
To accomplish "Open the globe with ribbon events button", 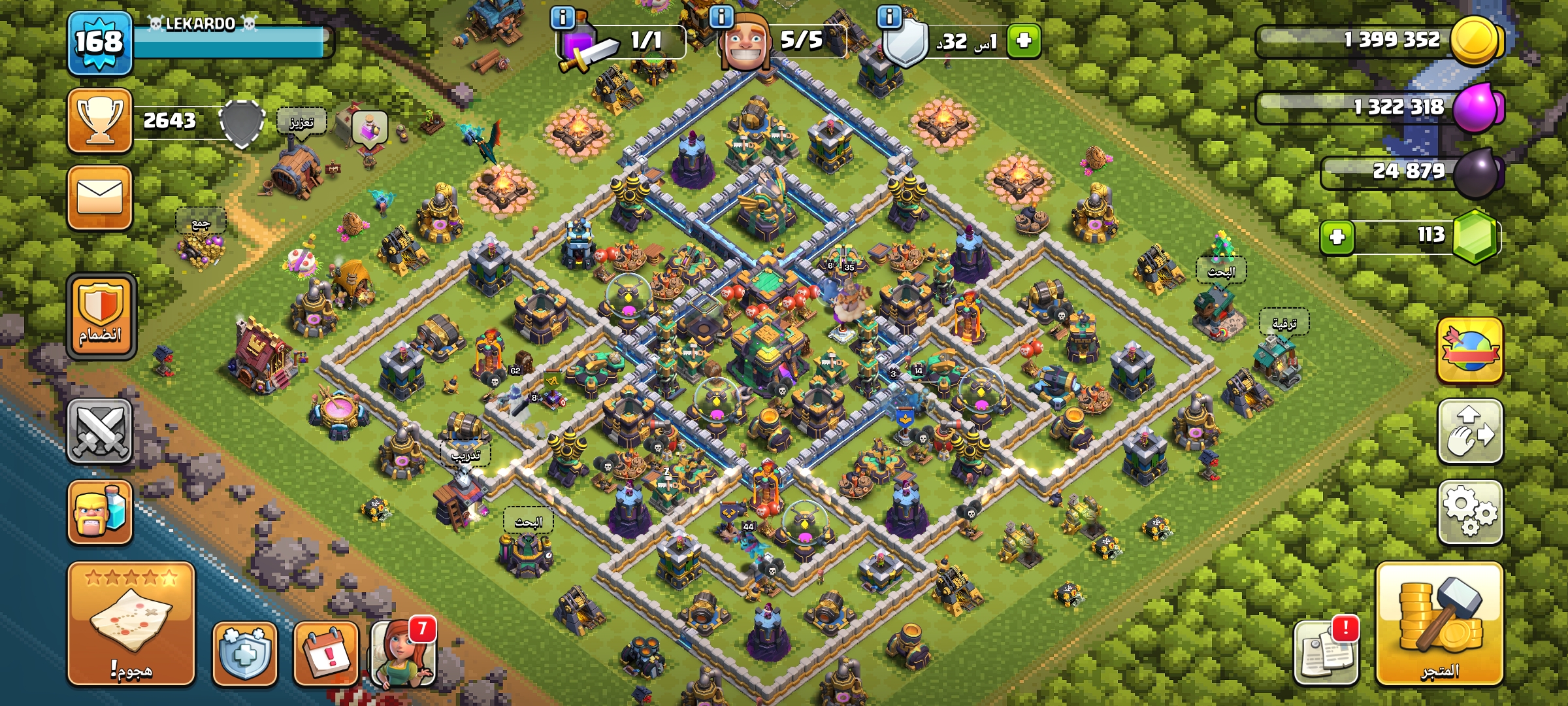I will pyautogui.click(x=1470, y=350).
